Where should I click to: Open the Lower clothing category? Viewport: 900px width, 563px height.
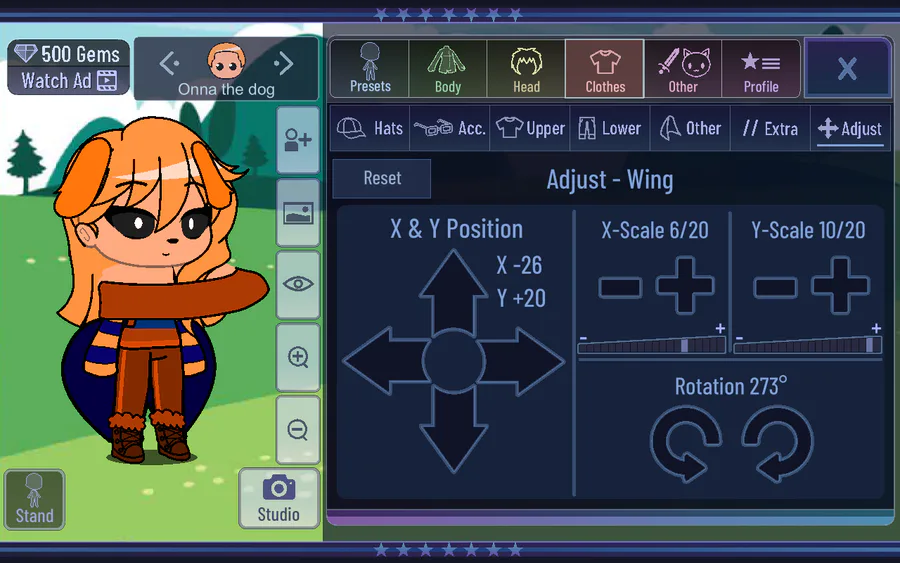pyautogui.click(x=609, y=128)
